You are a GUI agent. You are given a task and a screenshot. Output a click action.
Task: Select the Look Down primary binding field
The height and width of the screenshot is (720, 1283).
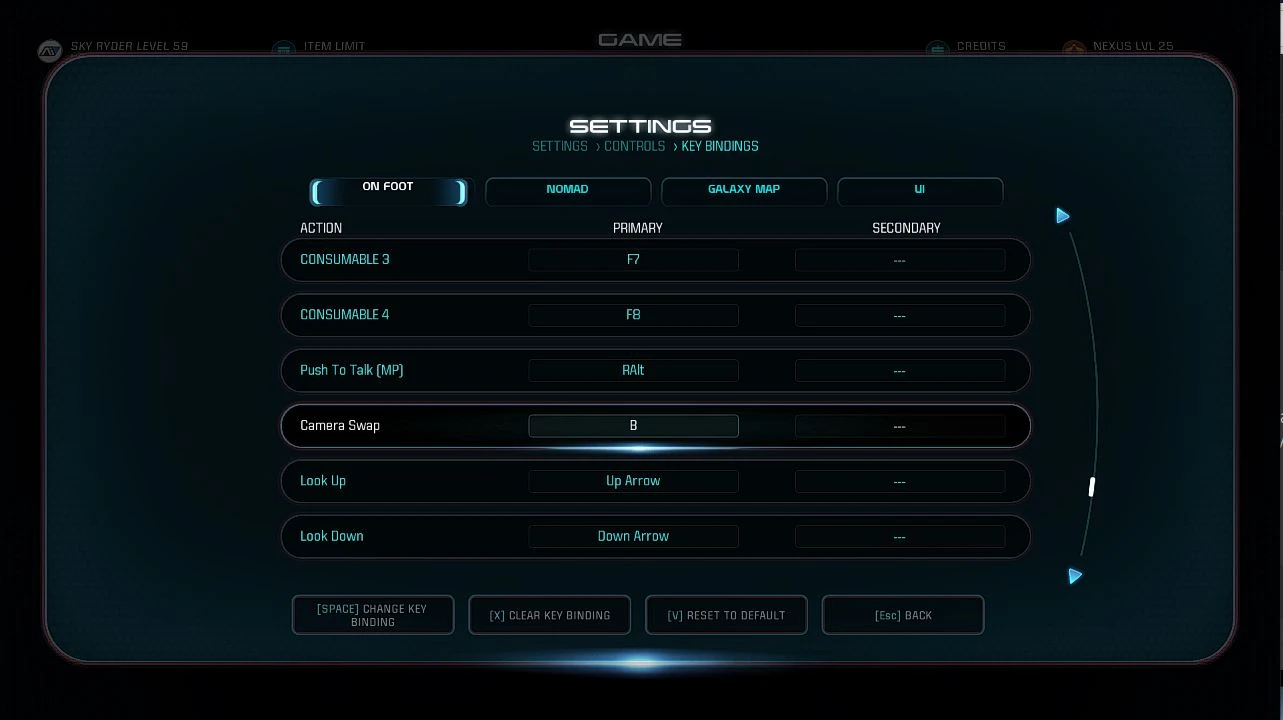(x=633, y=536)
